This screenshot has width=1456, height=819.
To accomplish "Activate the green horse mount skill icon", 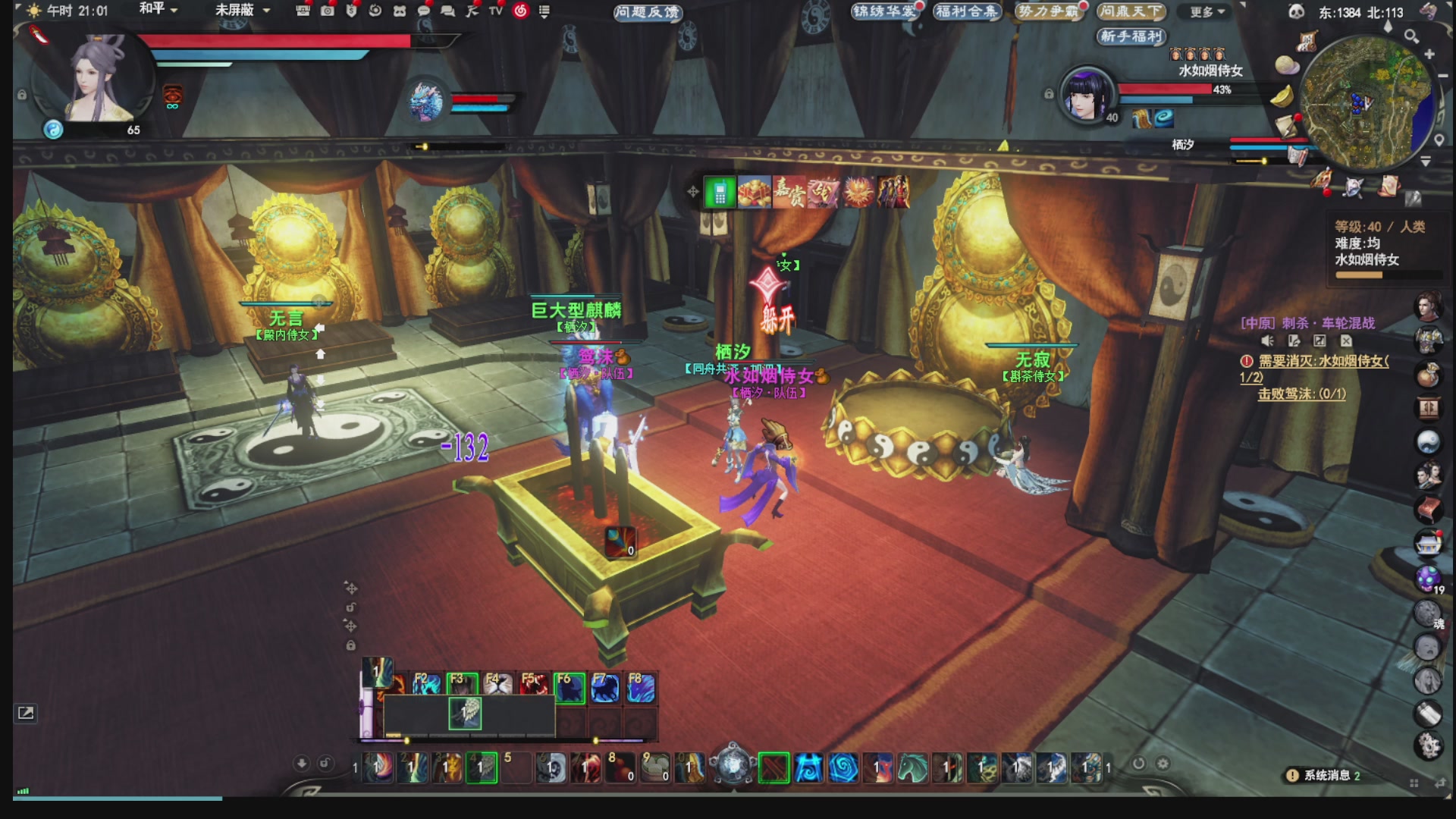I will [912, 768].
